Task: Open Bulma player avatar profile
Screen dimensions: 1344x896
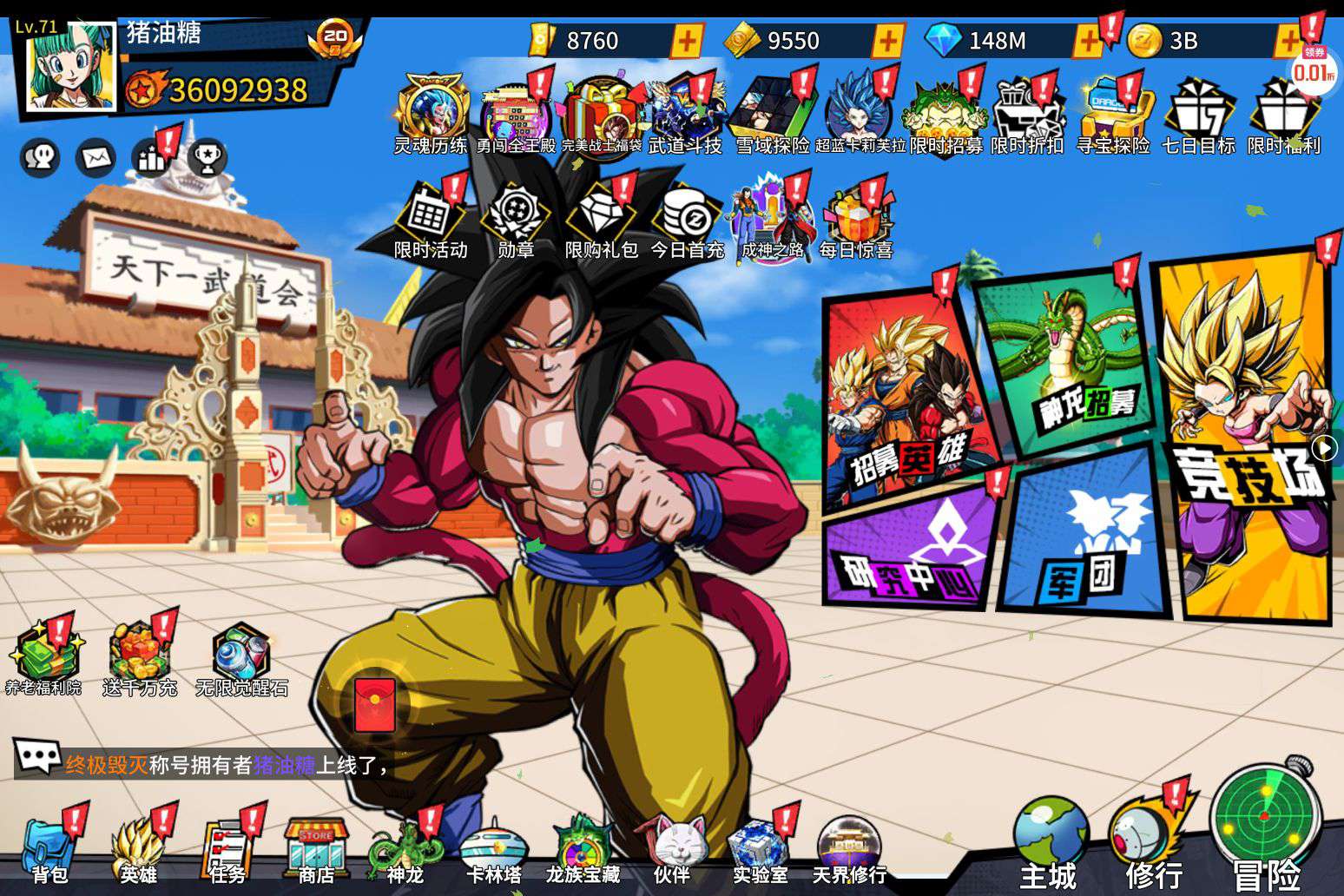Action: 69,68
